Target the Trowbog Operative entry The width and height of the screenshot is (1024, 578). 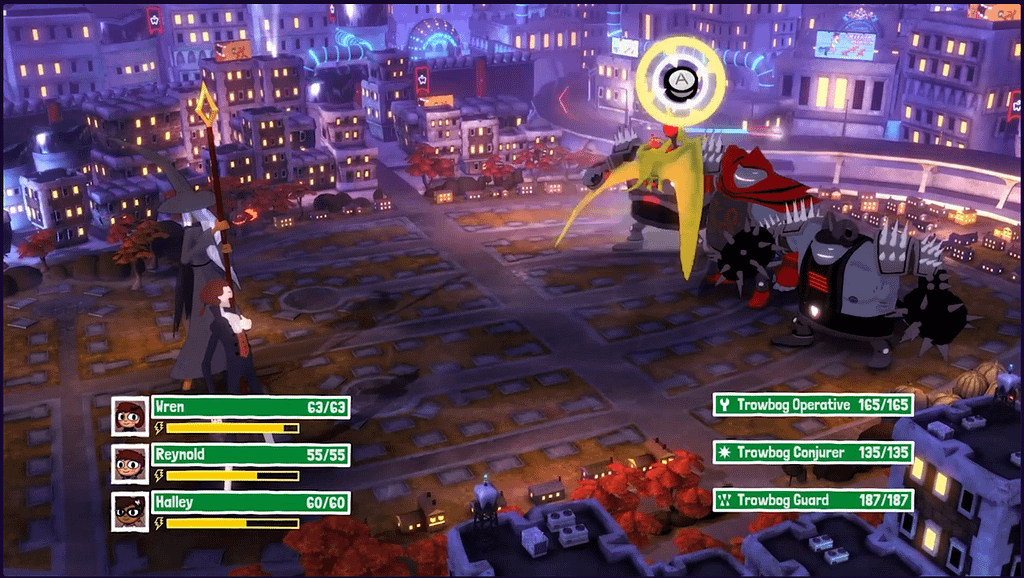(812, 405)
